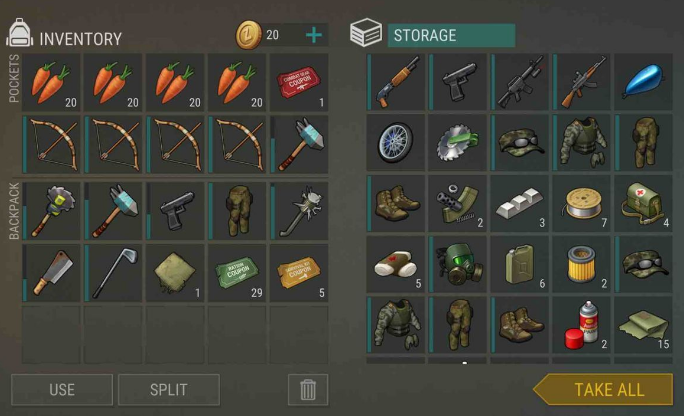Click the trash can delete button
This screenshot has width=684, height=416.
point(307,389)
